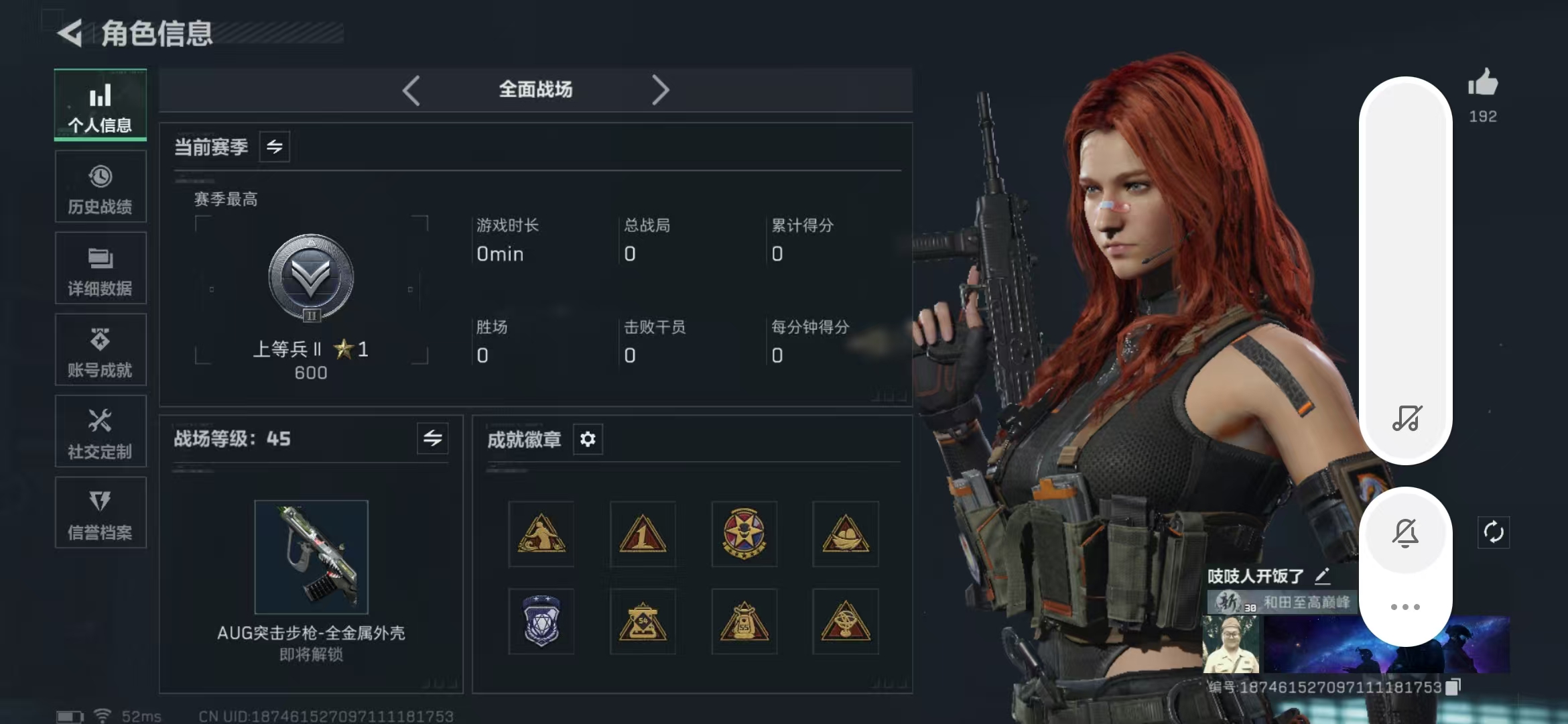The height and width of the screenshot is (724, 1568).
Task: Select the 账号成就 tab
Action: [x=101, y=350]
